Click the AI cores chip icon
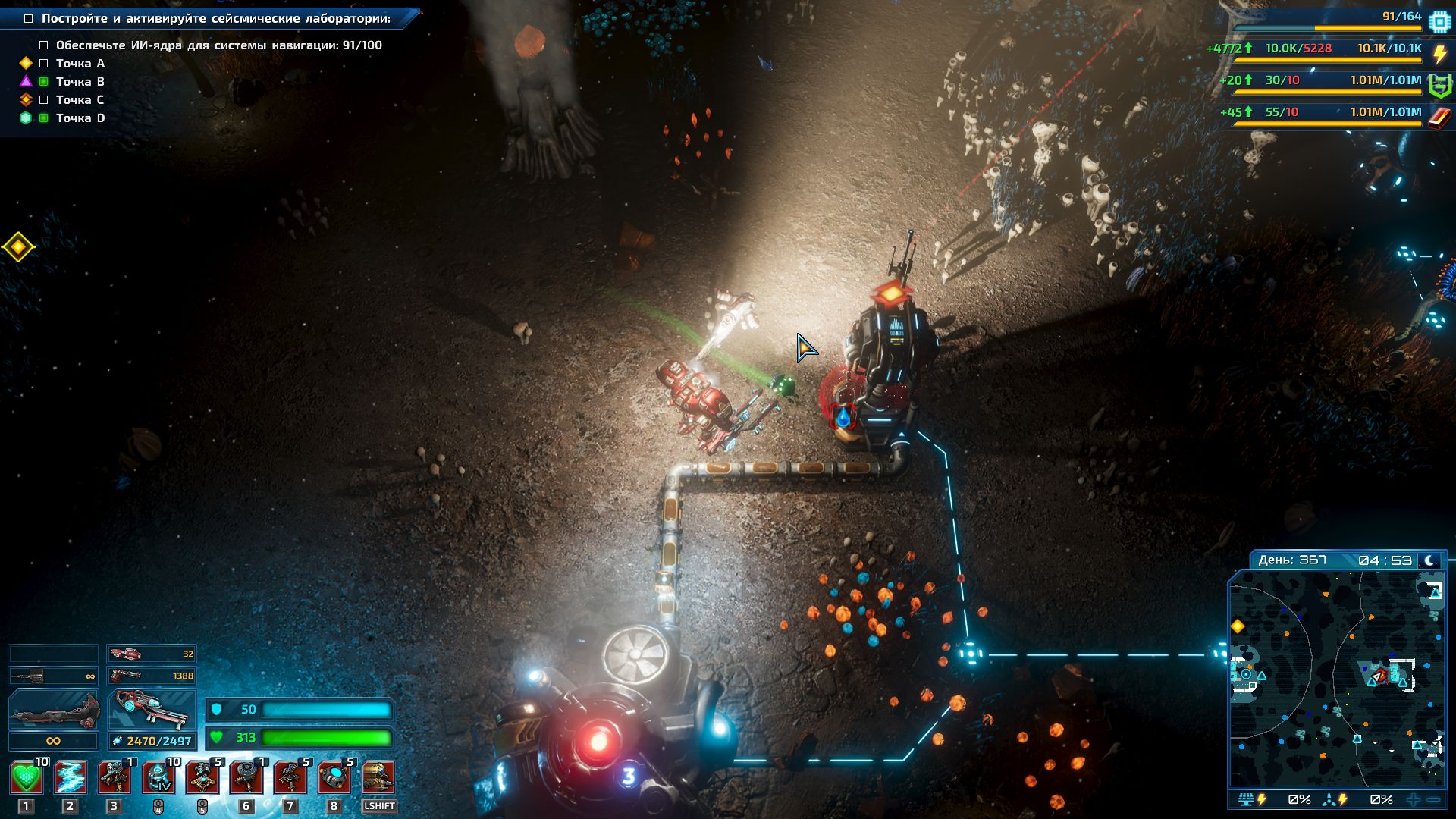Screen dimensions: 1456x819 tap(1439, 20)
